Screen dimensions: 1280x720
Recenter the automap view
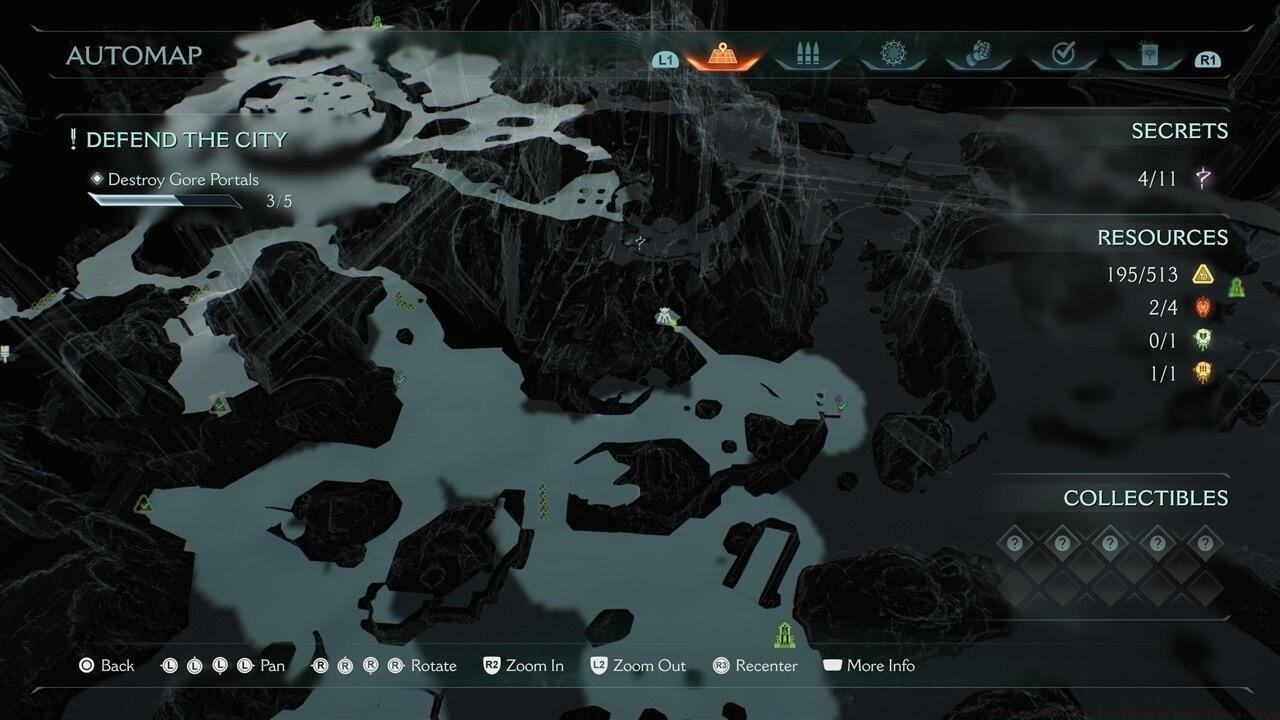[x=755, y=666]
